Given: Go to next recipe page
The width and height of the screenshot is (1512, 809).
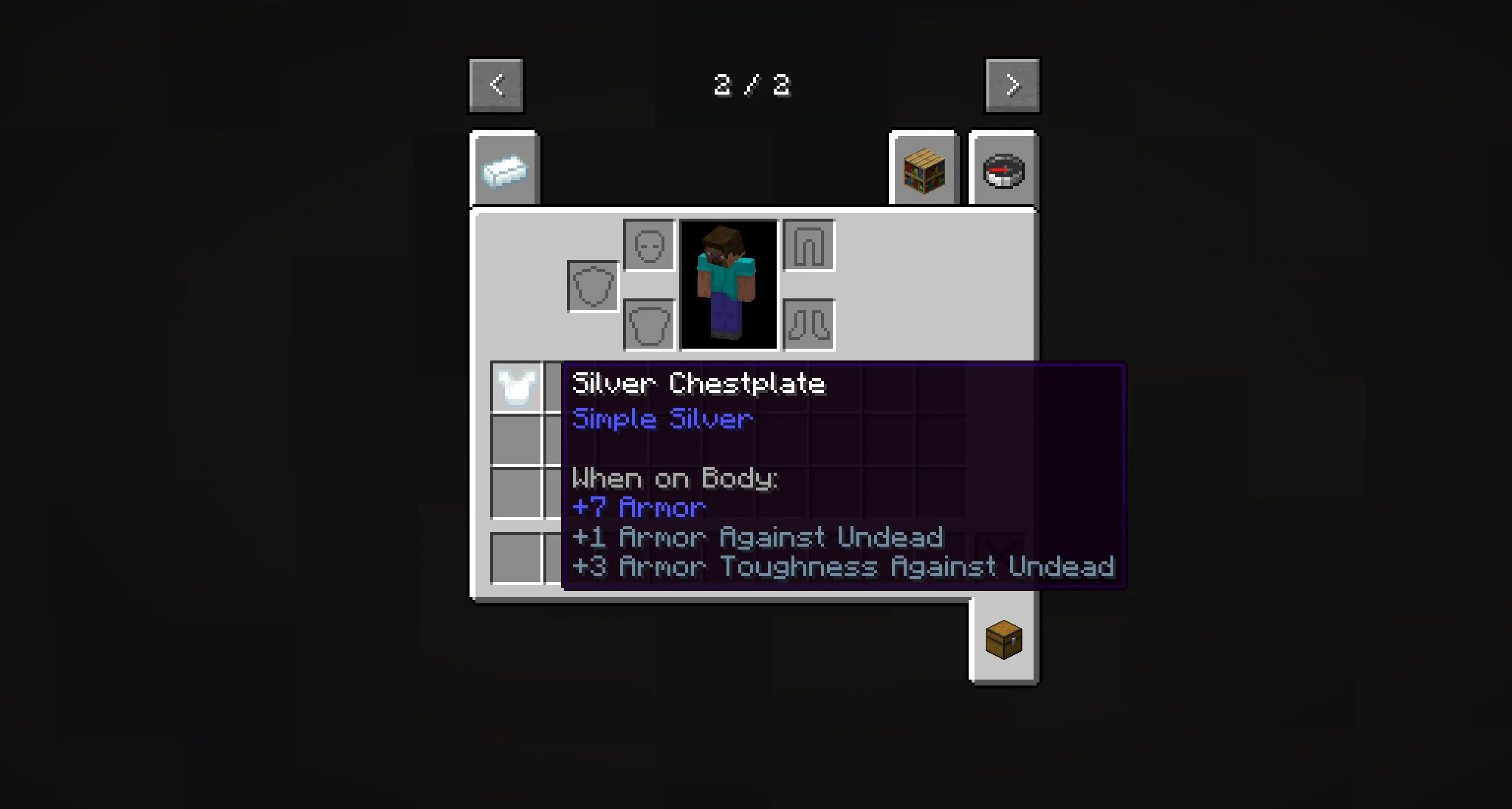Looking at the screenshot, I should tap(1012, 85).
